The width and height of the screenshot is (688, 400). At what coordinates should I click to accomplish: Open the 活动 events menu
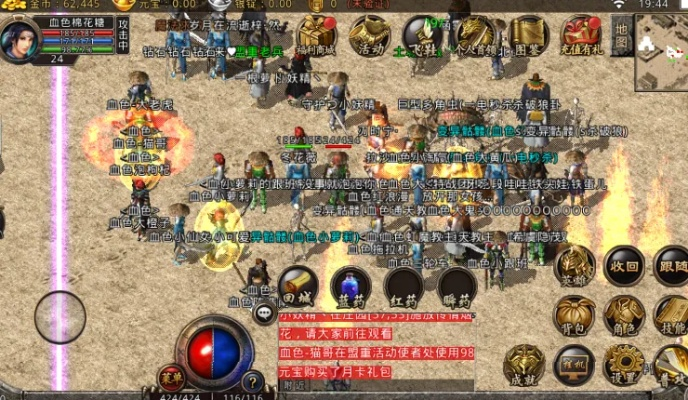coord(370,34)
